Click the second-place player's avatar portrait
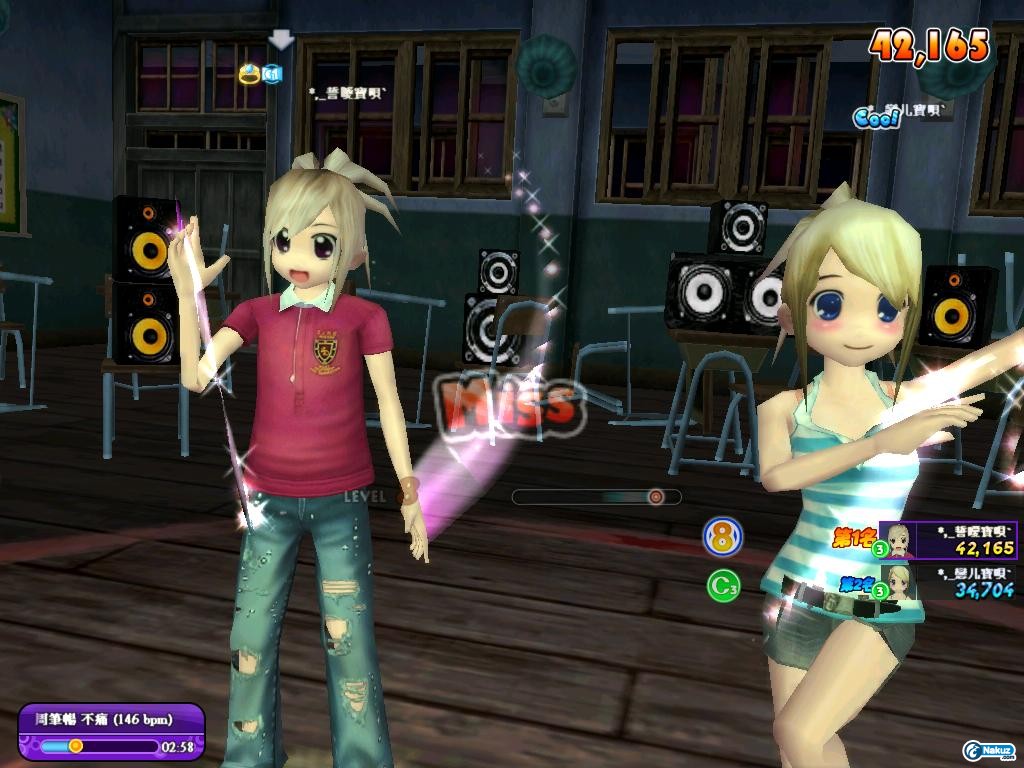Screen dimensions: 1024x768 click(898, 581)
